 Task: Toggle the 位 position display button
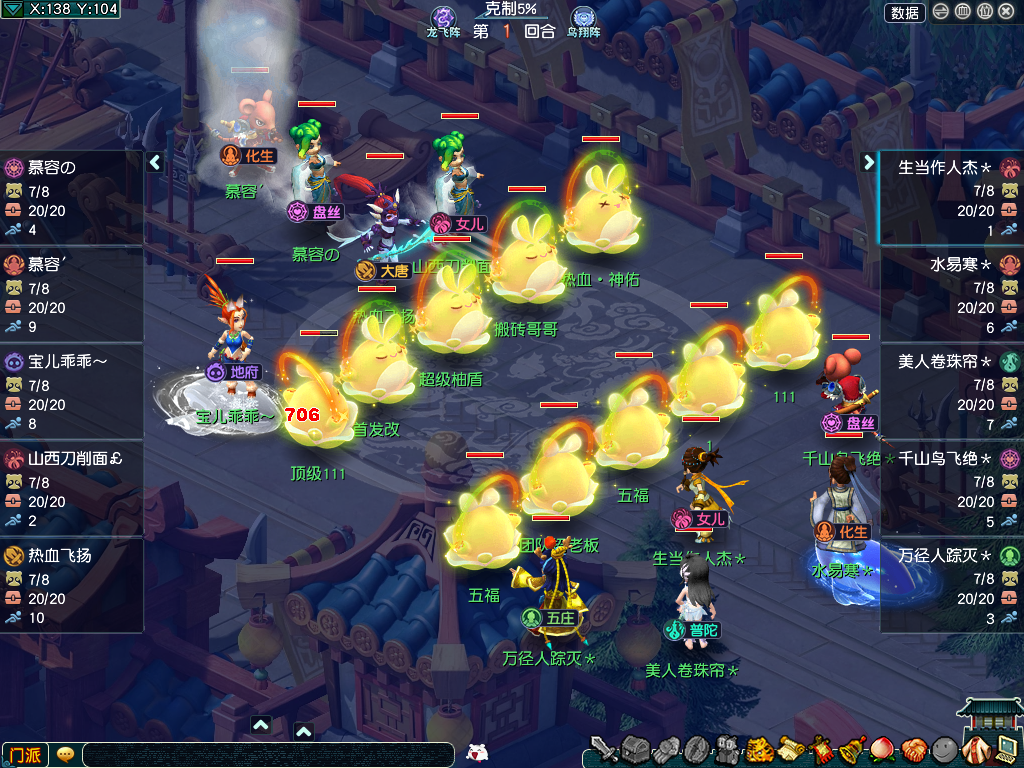[x=984, y=12]
